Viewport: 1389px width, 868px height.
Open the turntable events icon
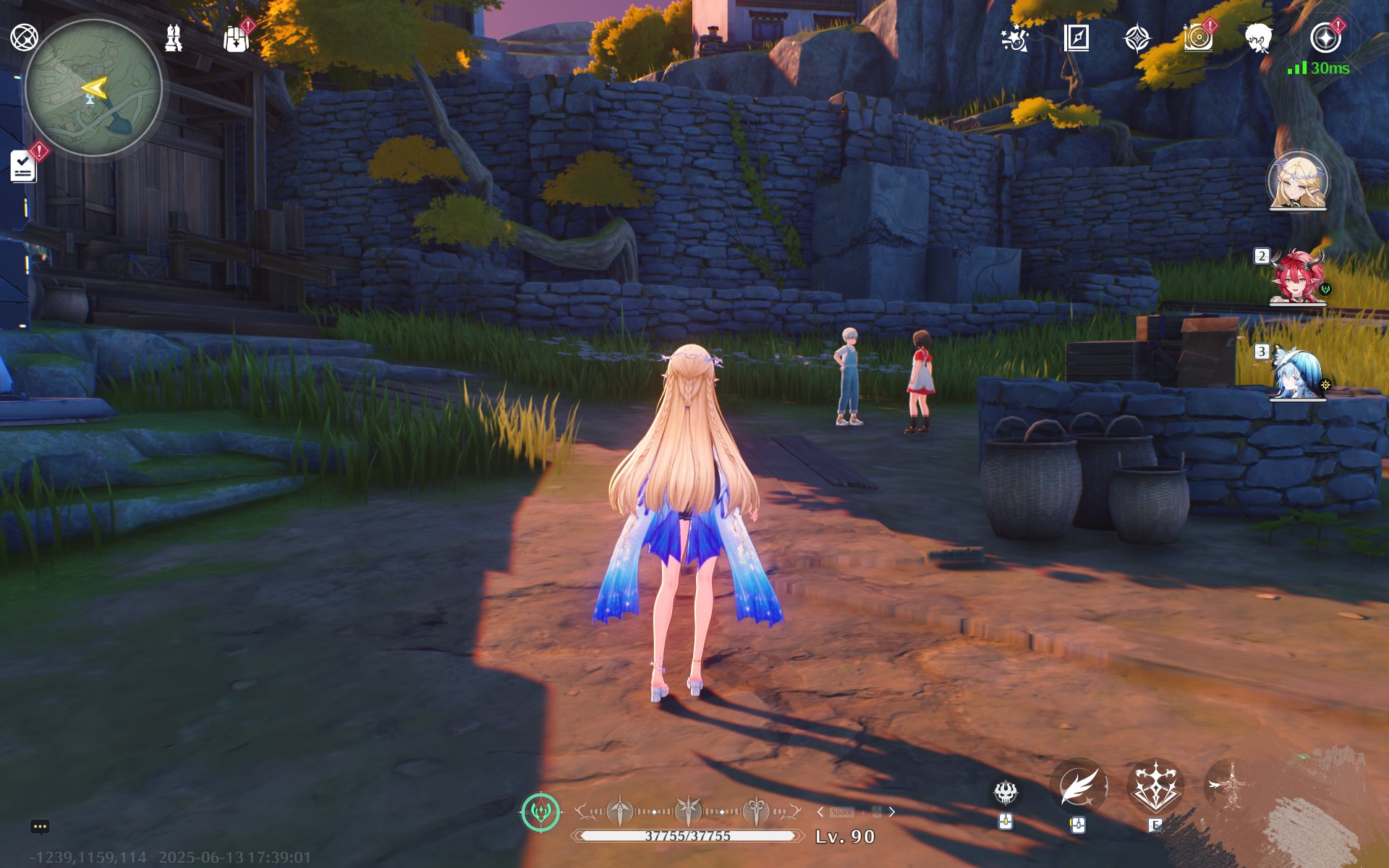tap(1198, 38)
